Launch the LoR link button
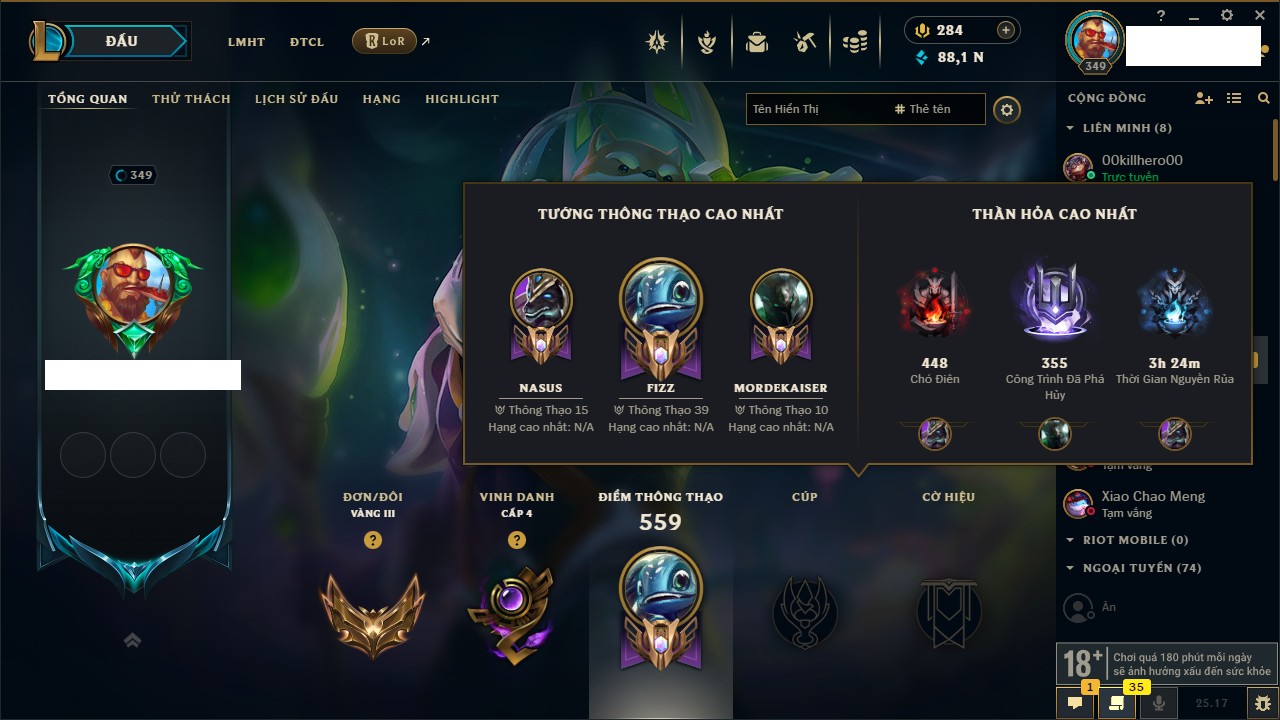1280x720 pixels. tap(385, 41)
